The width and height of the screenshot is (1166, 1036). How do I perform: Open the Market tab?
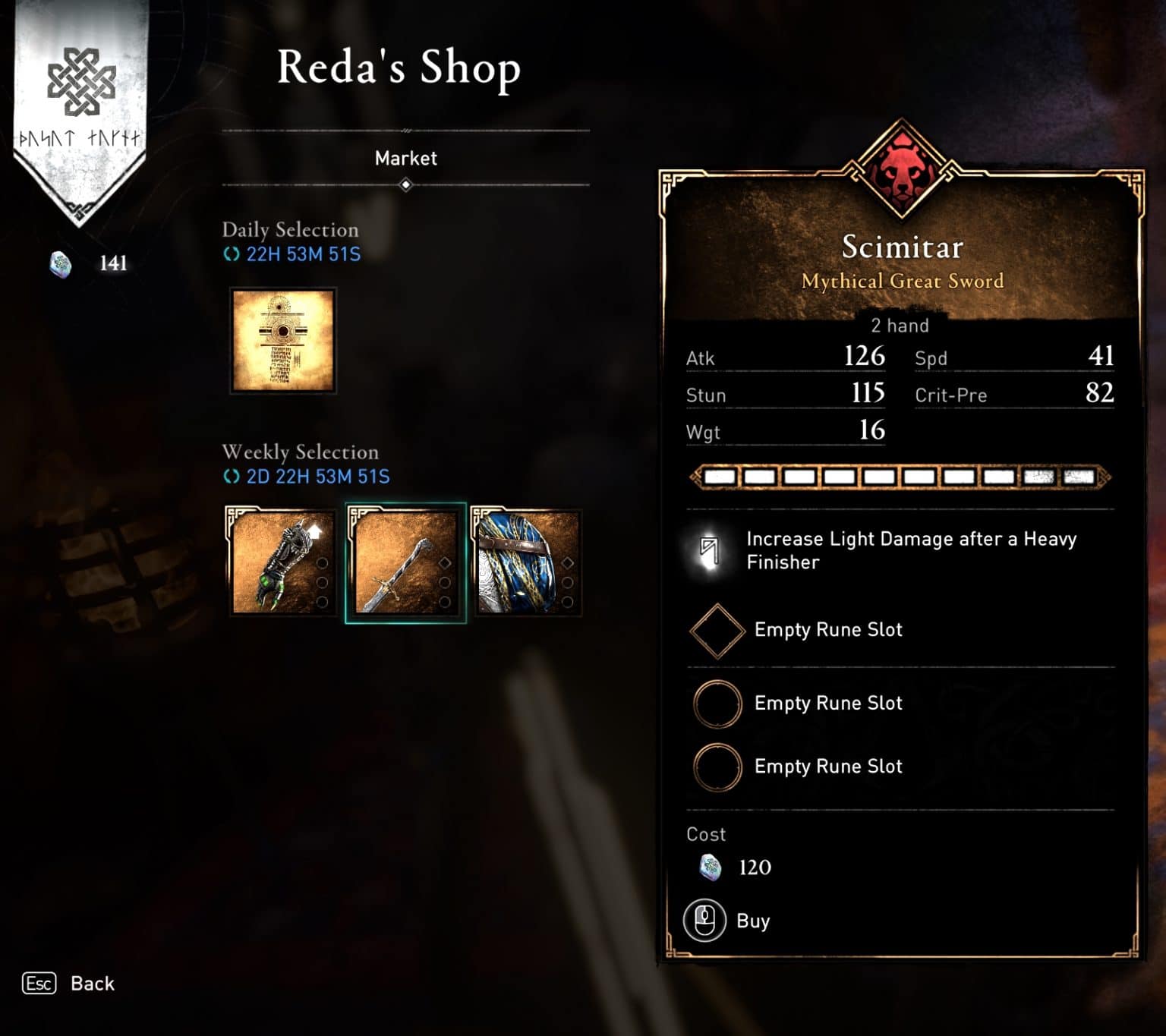coord(406,158)
